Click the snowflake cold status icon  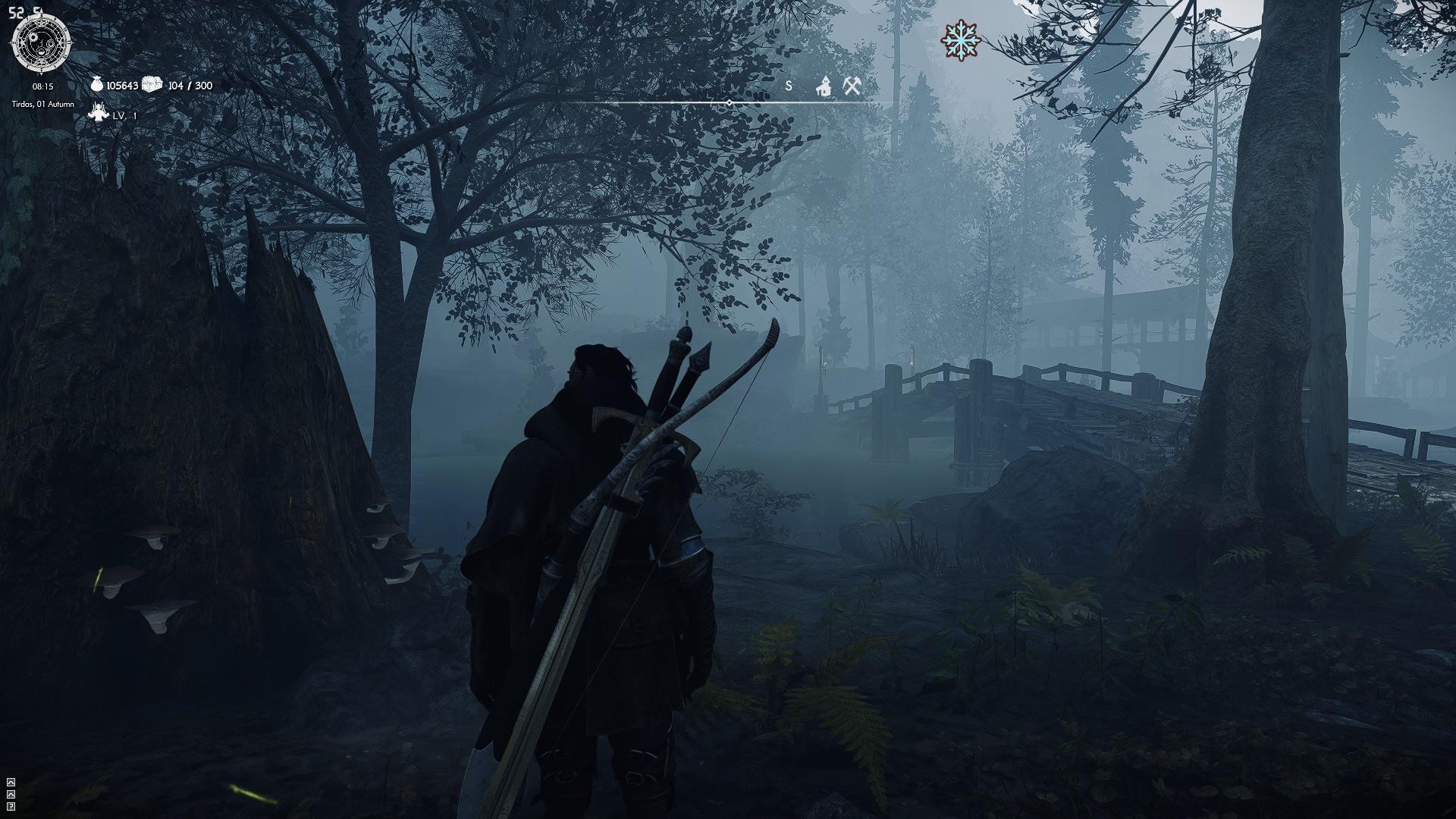pos(961,40)
